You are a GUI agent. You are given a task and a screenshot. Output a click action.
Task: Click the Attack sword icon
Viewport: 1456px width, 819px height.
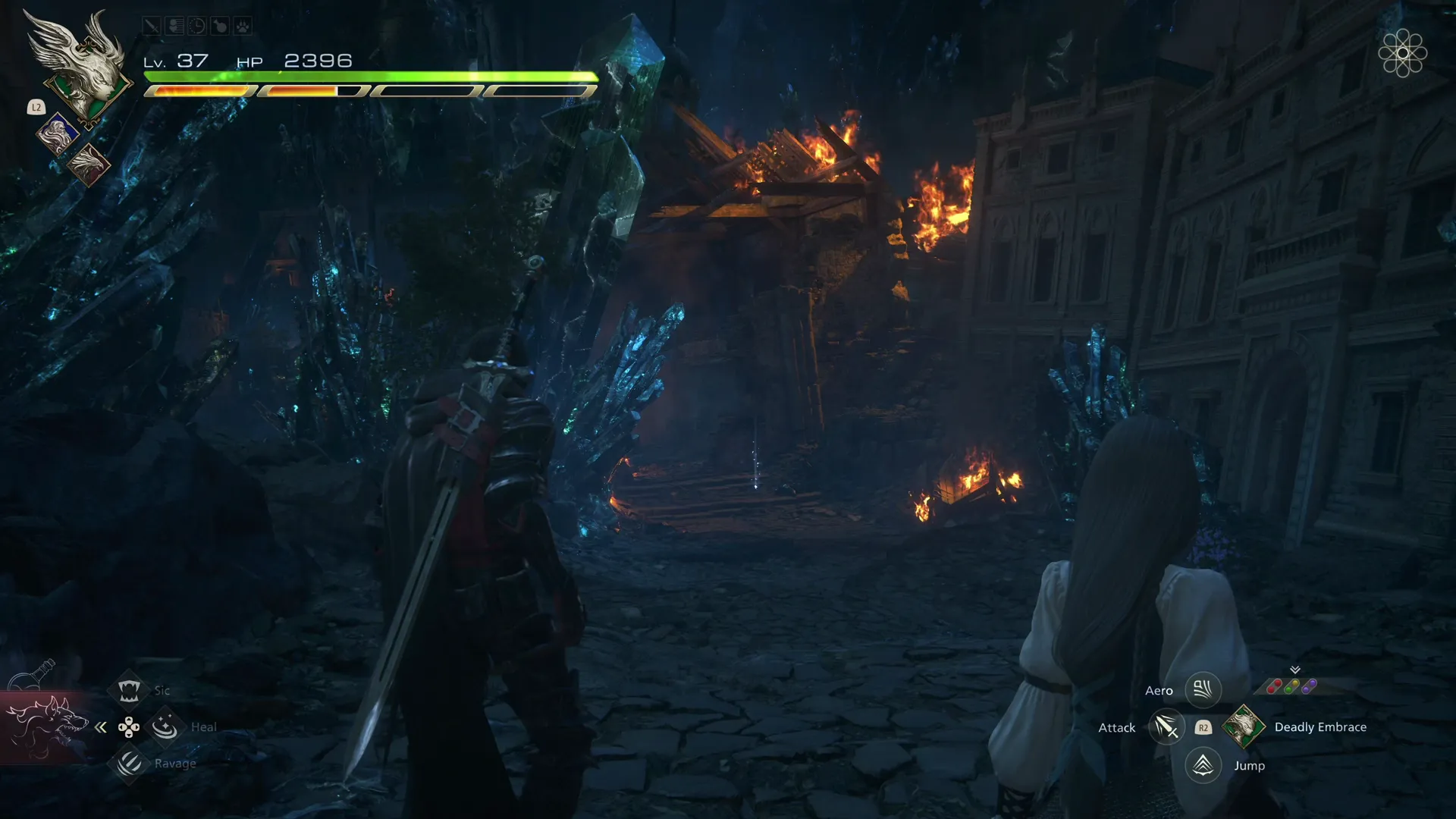tap(1168, 728)
